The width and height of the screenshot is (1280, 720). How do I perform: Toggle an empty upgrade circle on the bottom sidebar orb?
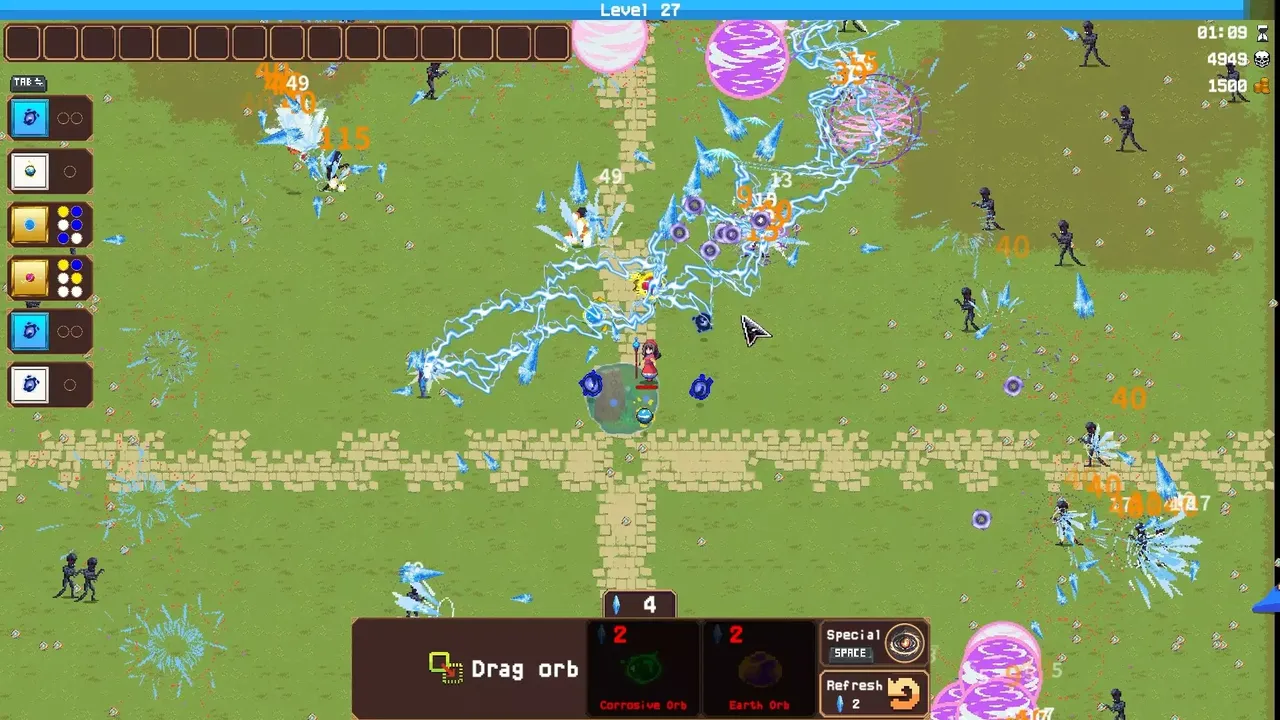pos(69,384)
